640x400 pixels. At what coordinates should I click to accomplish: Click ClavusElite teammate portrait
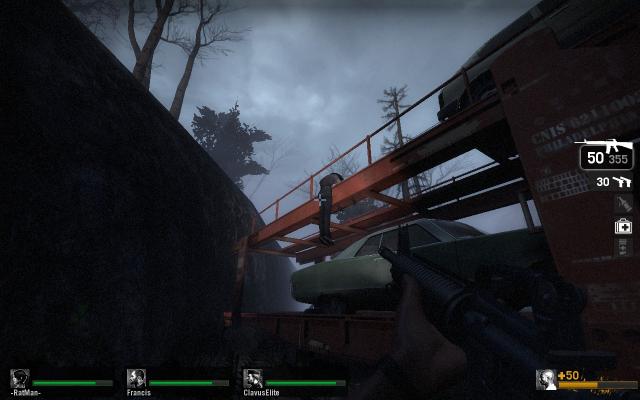click(253, 378)
